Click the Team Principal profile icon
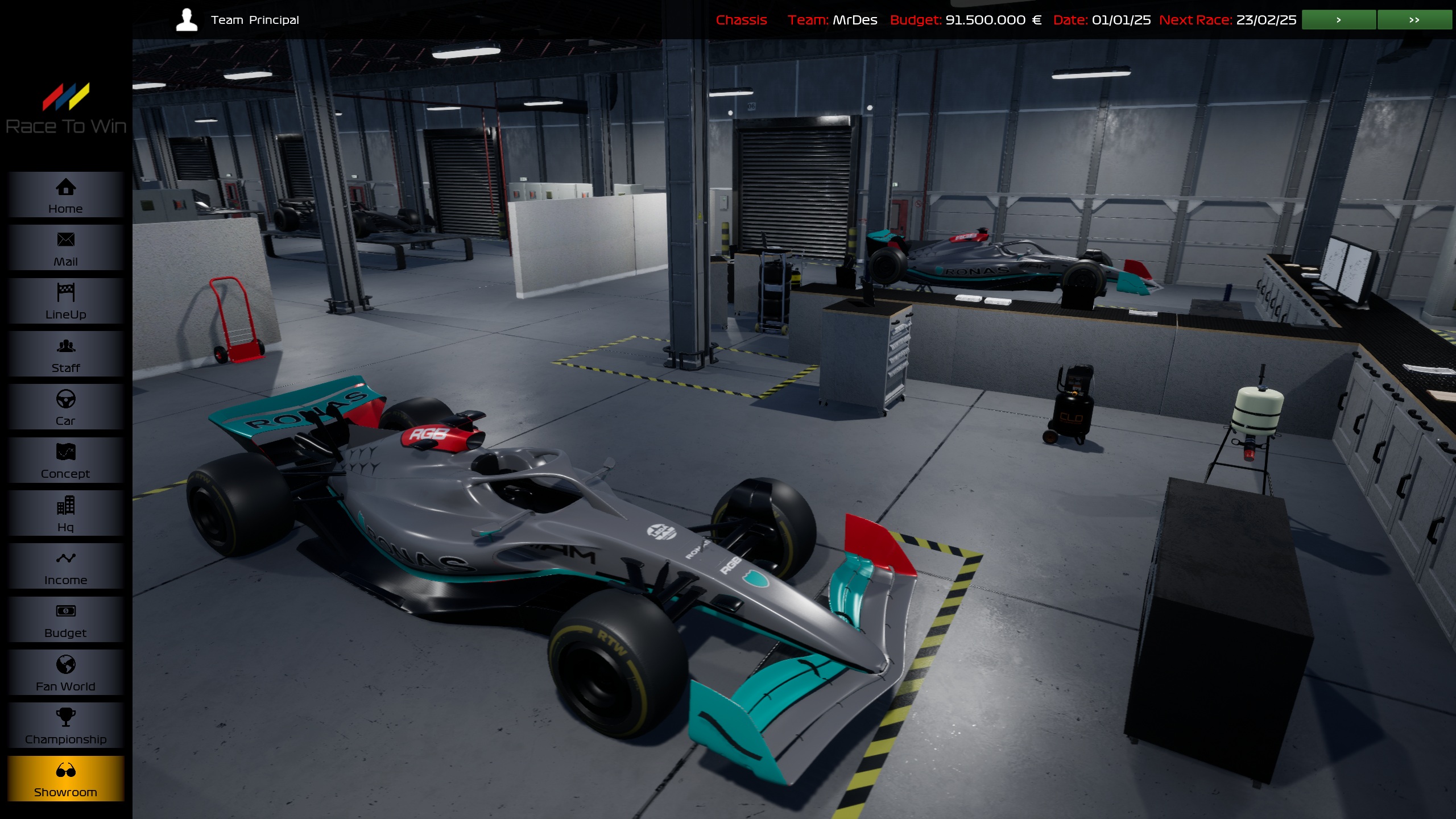This screenshot has width=1456, height=819. (x=186, y=19)
